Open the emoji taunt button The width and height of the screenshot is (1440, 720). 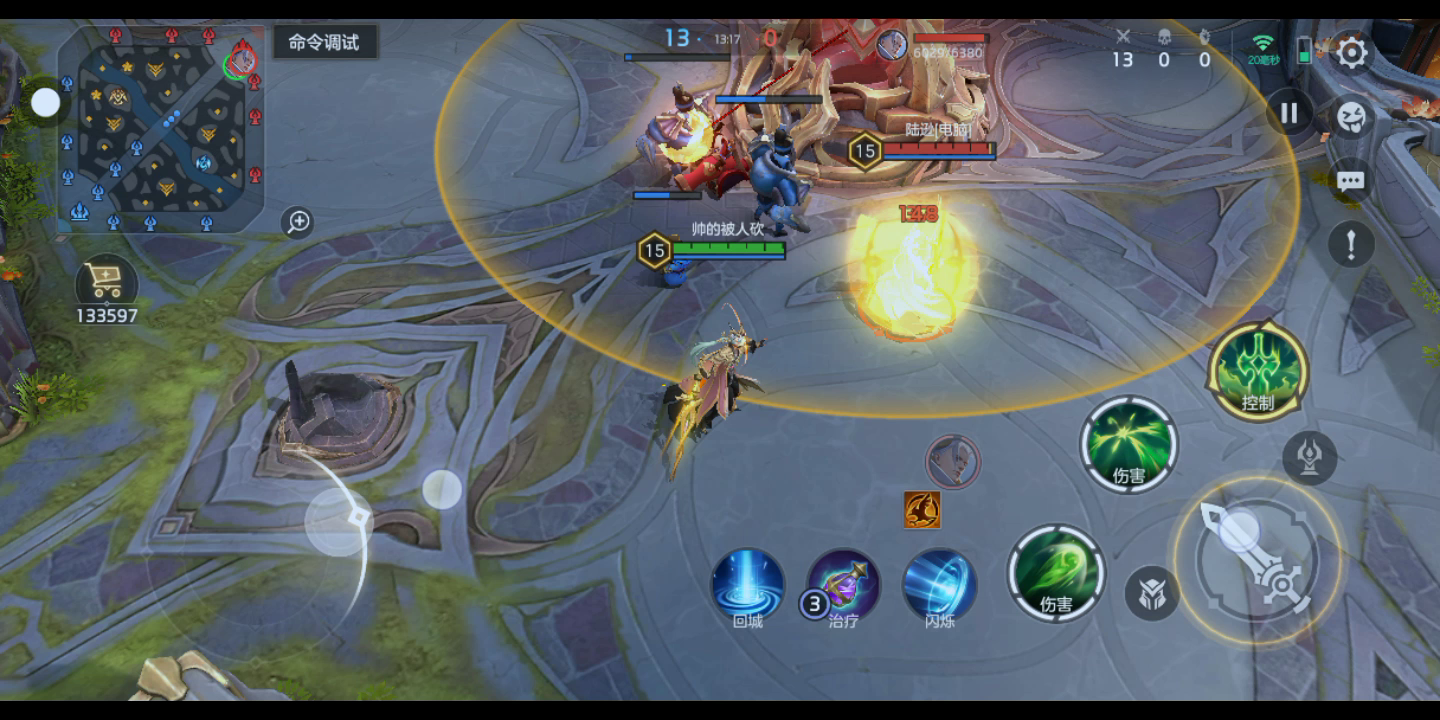coord(1352,117)
